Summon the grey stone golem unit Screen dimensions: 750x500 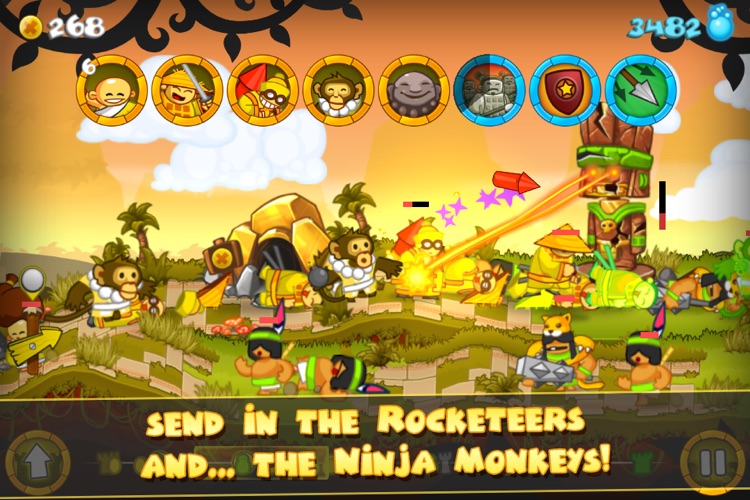(x=414, y=90)
